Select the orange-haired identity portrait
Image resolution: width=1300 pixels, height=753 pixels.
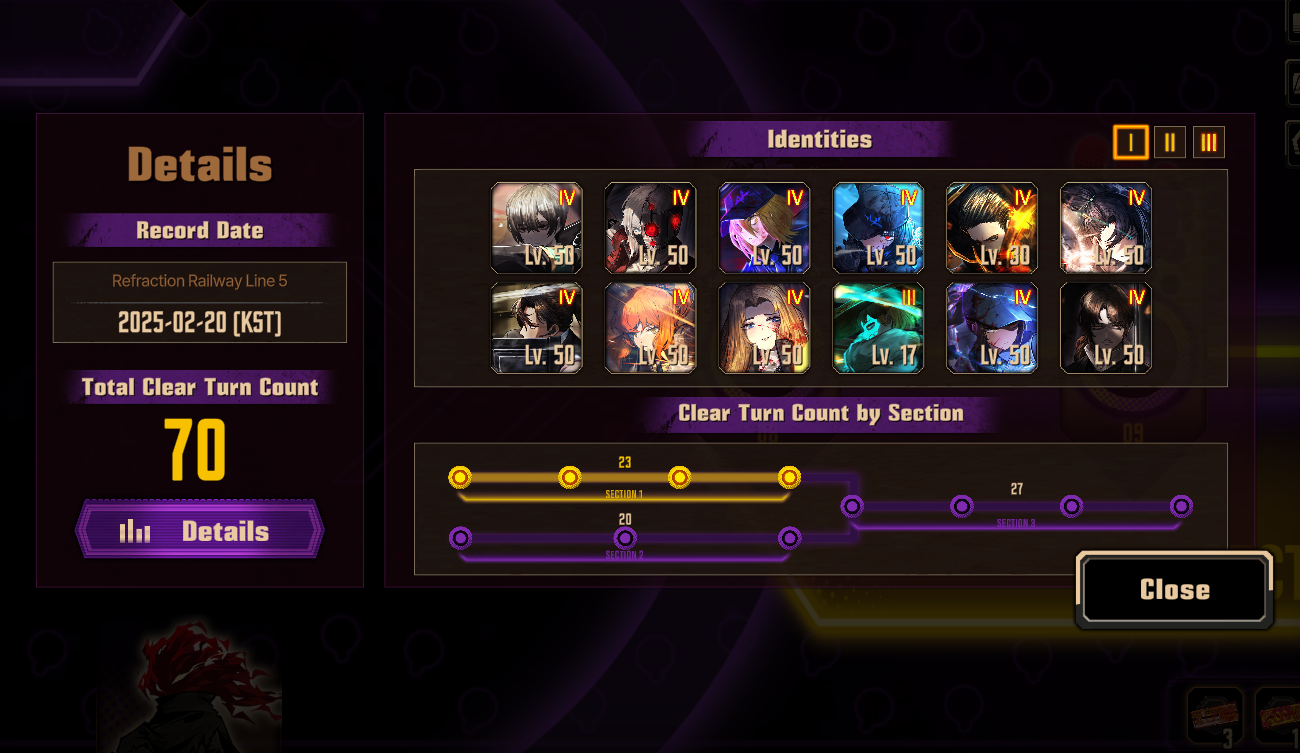(650, 328)
